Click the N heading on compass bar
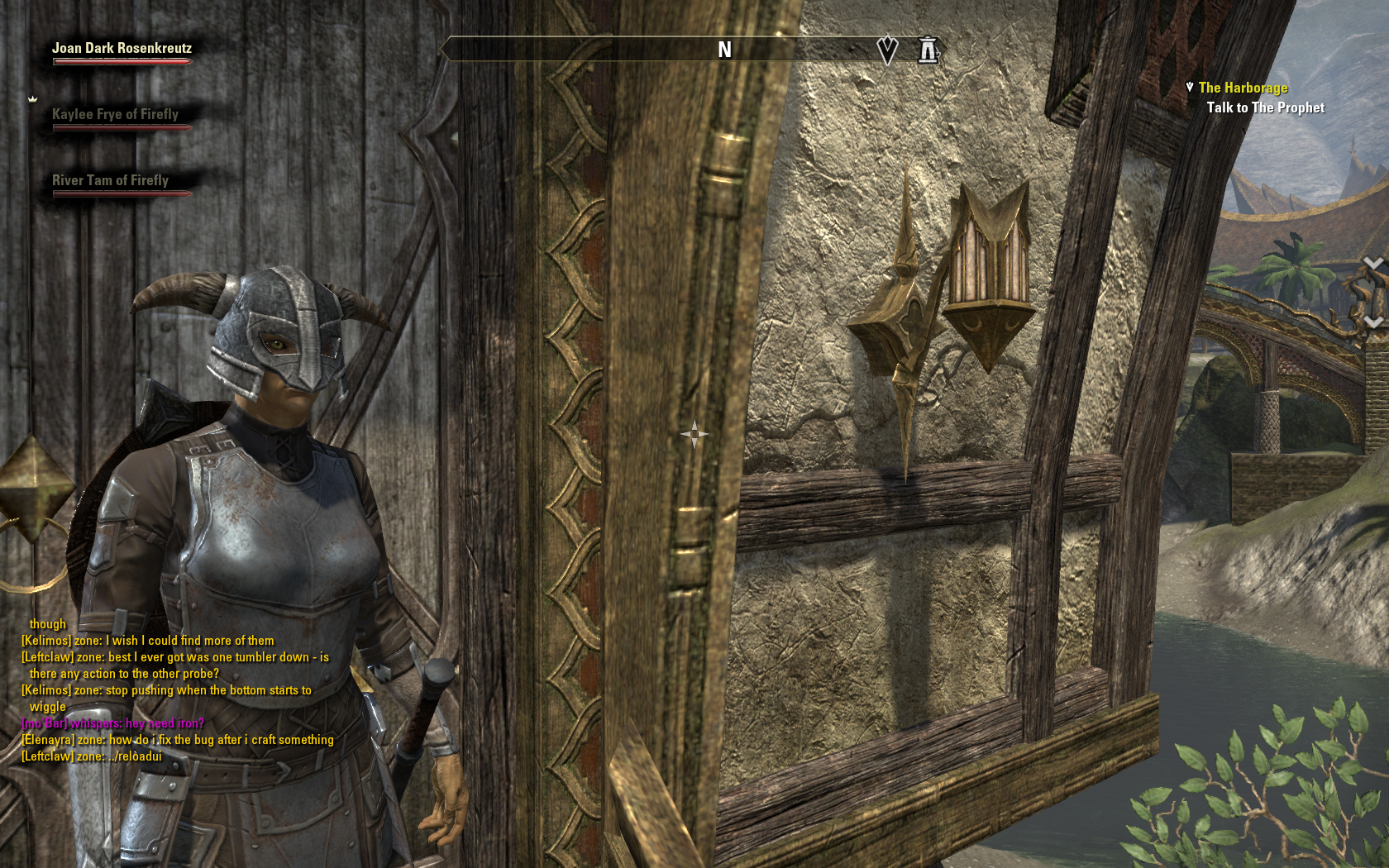 point(724,50)
